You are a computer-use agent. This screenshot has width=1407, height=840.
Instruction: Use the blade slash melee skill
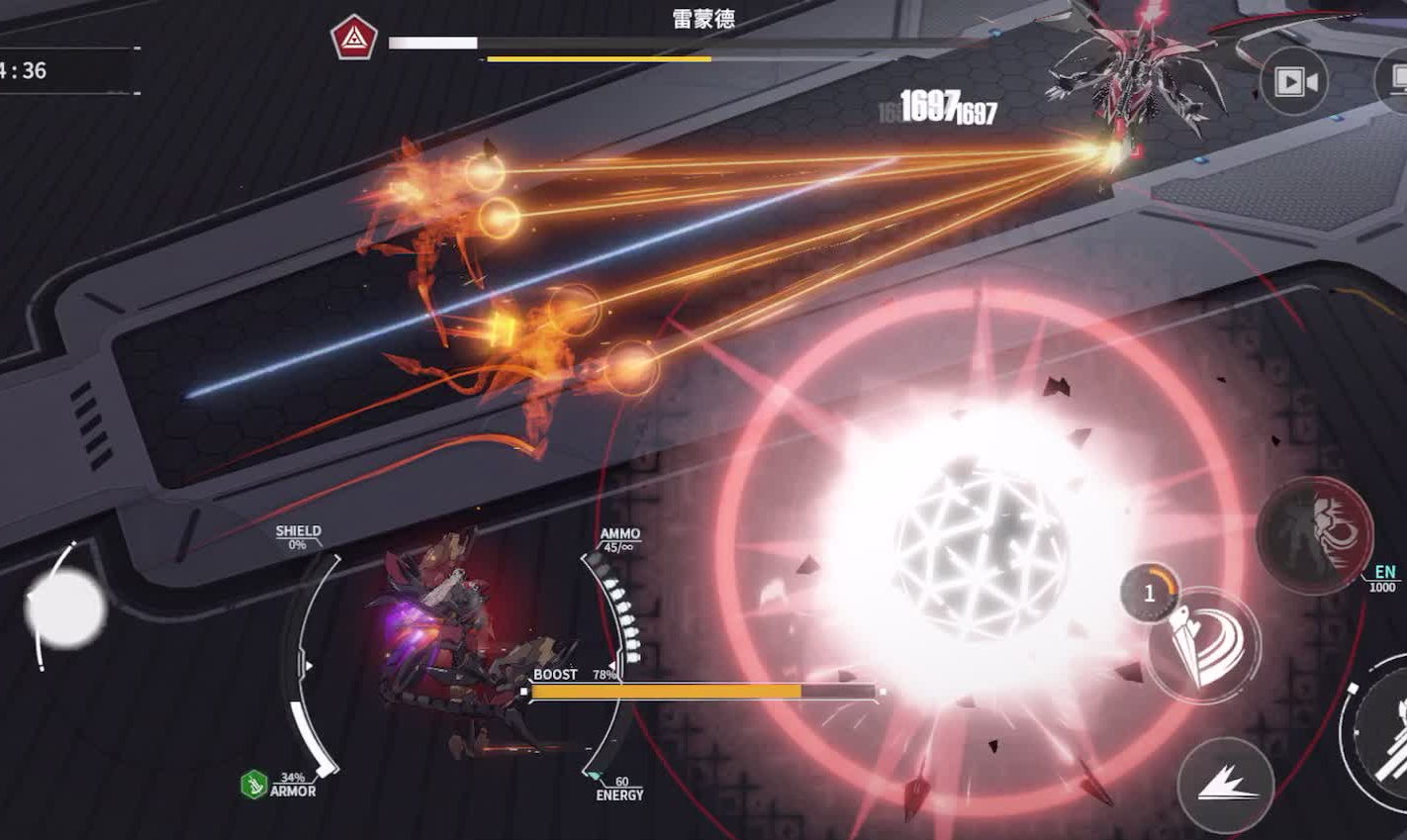pyautogui.click(x=1204, y=644)
